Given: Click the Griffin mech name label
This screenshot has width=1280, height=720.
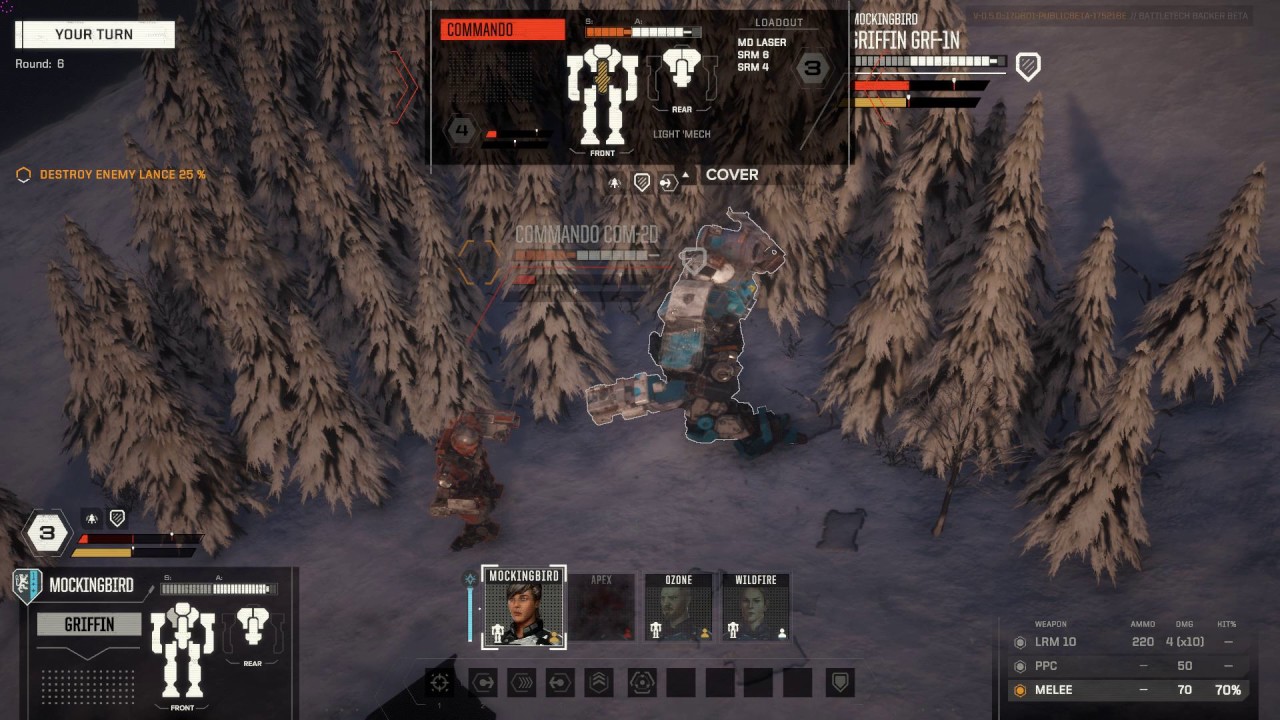Looking at the screenshot, I should 89,625.
